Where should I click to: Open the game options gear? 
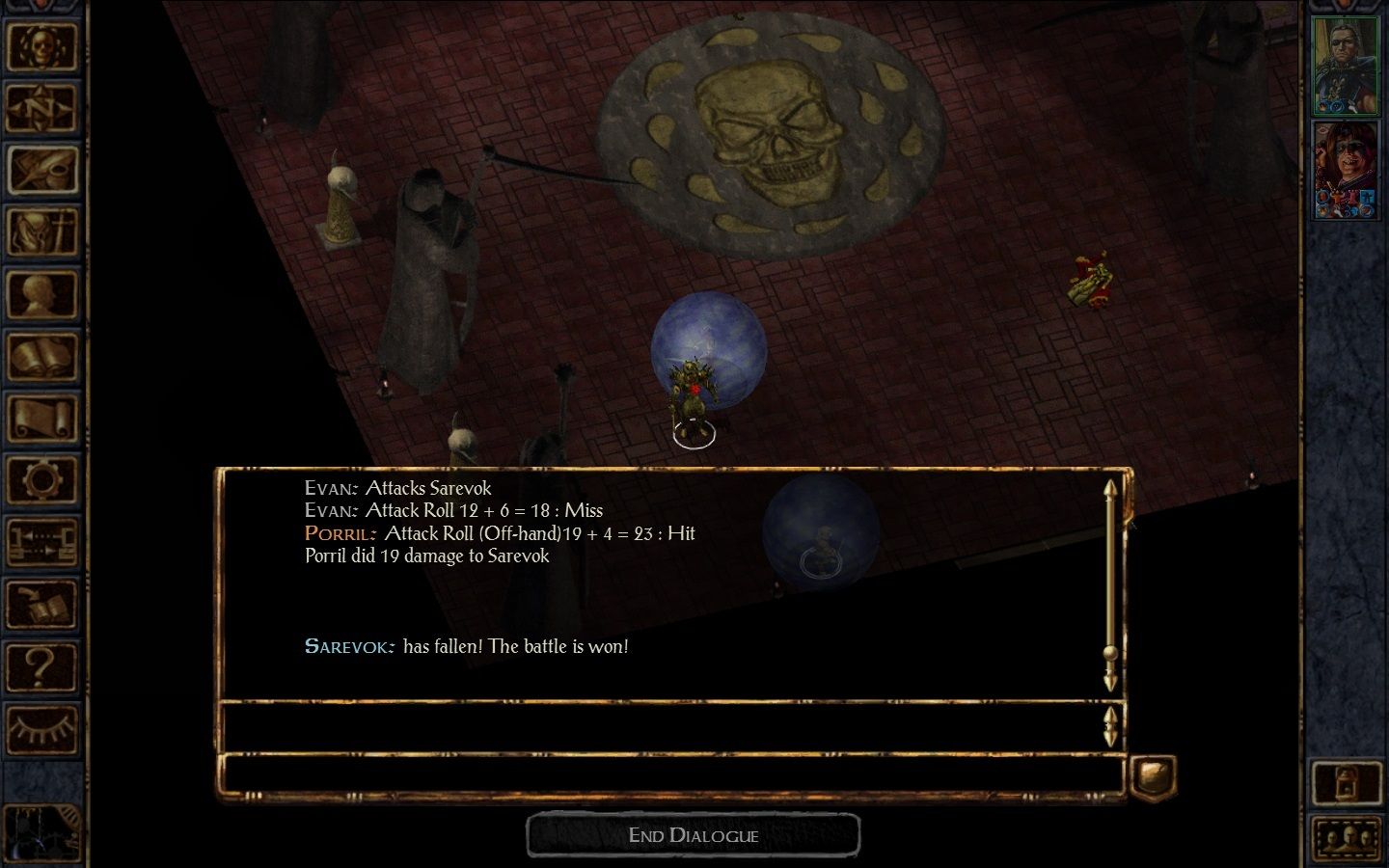coord(41,480)
